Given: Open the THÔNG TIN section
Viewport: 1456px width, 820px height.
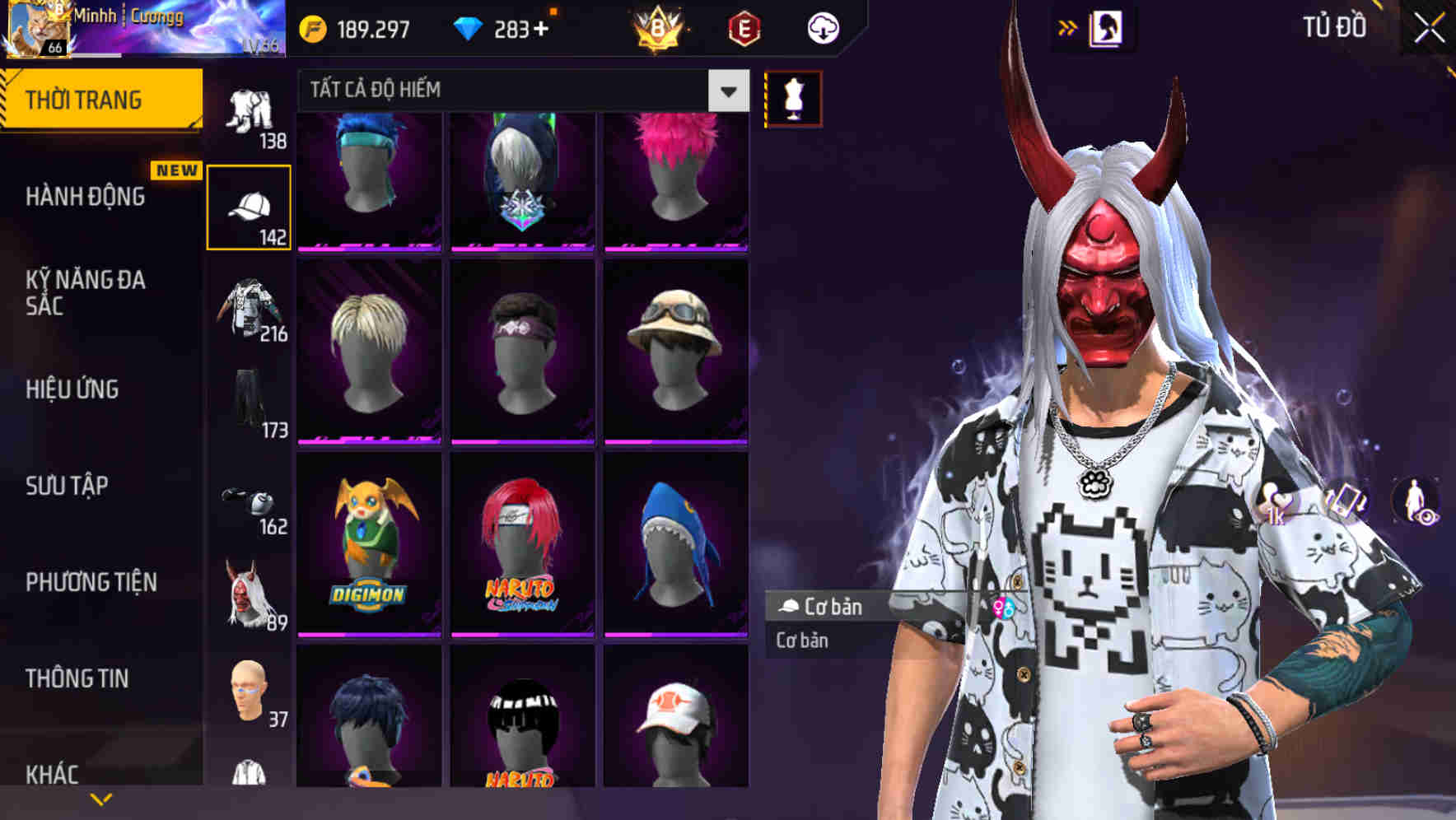Looking at the screenshot, I should point(78,678).
